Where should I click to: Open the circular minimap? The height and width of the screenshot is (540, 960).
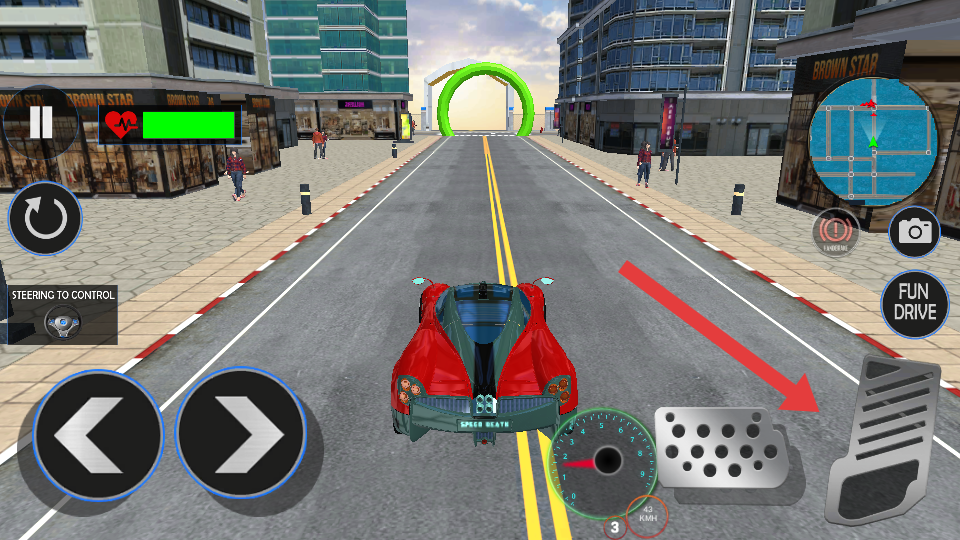point(872,141)
